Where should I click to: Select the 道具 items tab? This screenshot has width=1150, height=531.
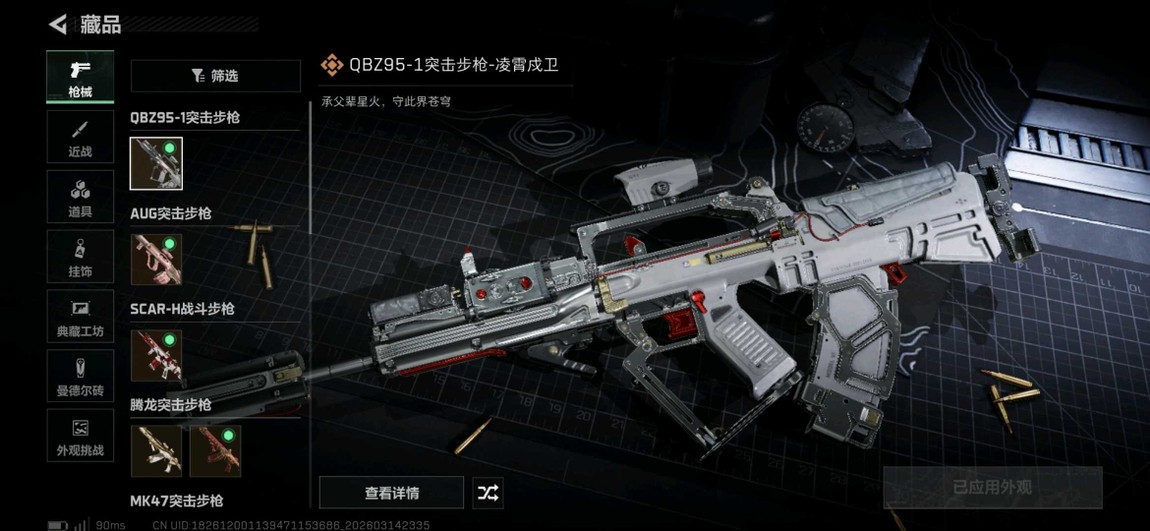(80, 197)
